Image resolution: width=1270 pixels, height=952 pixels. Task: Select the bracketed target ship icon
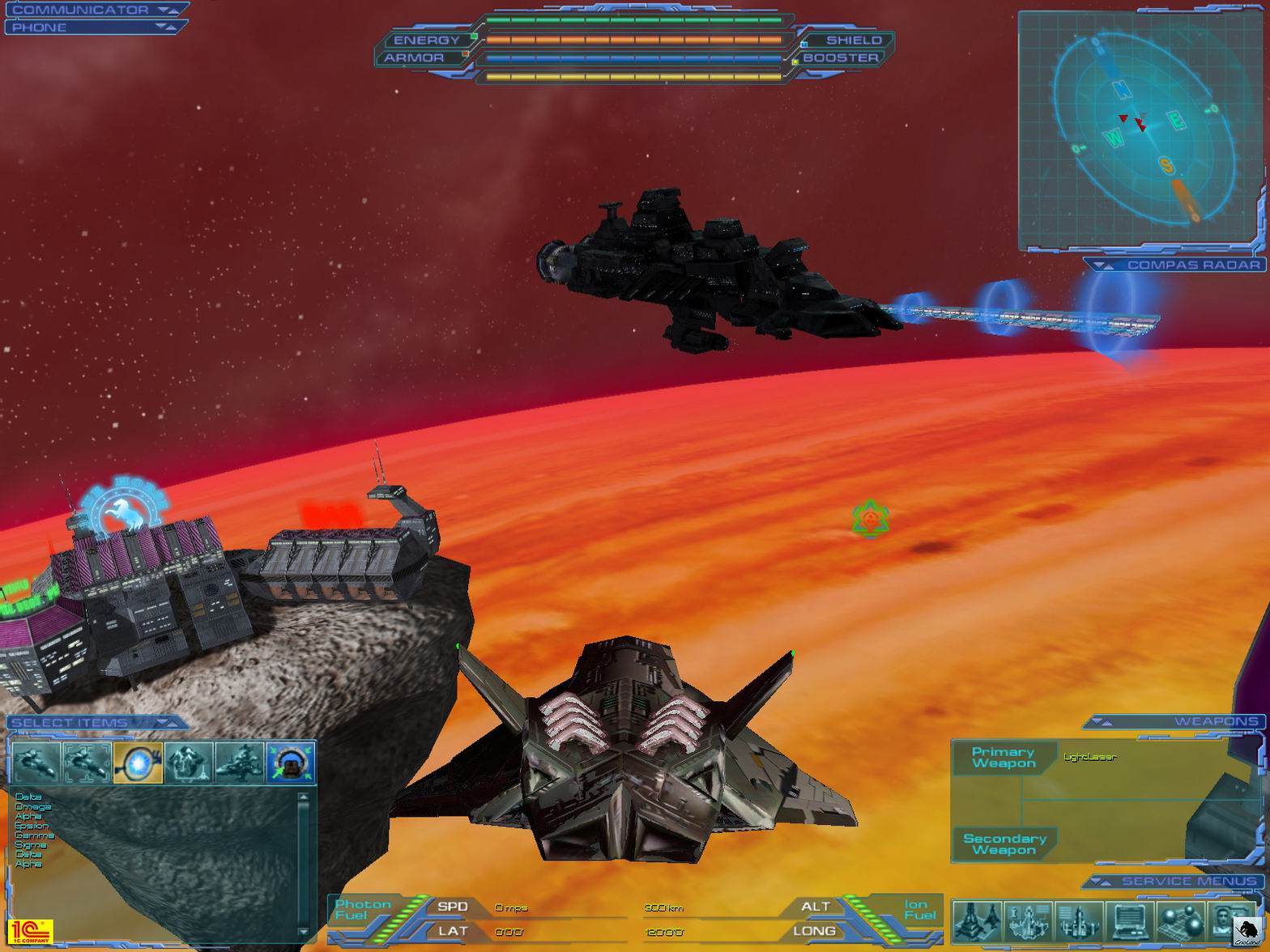[87, 763]
